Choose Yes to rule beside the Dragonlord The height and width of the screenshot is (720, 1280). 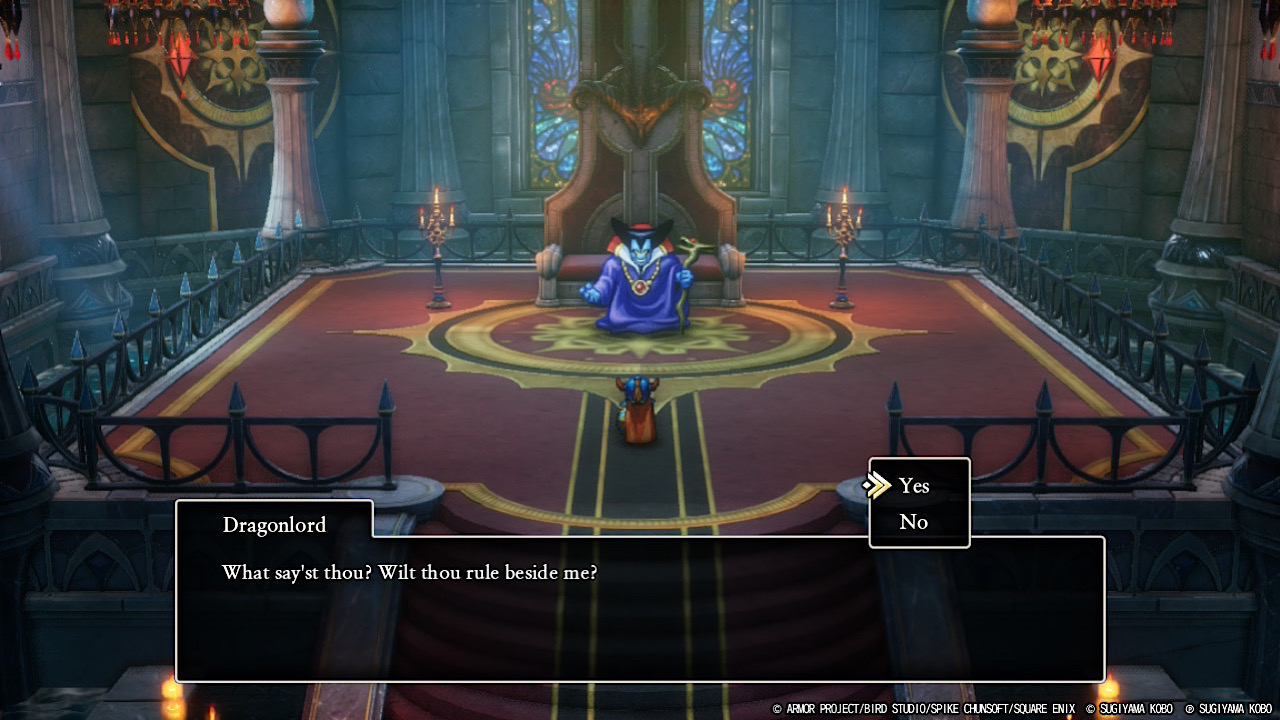coord(914,486)
